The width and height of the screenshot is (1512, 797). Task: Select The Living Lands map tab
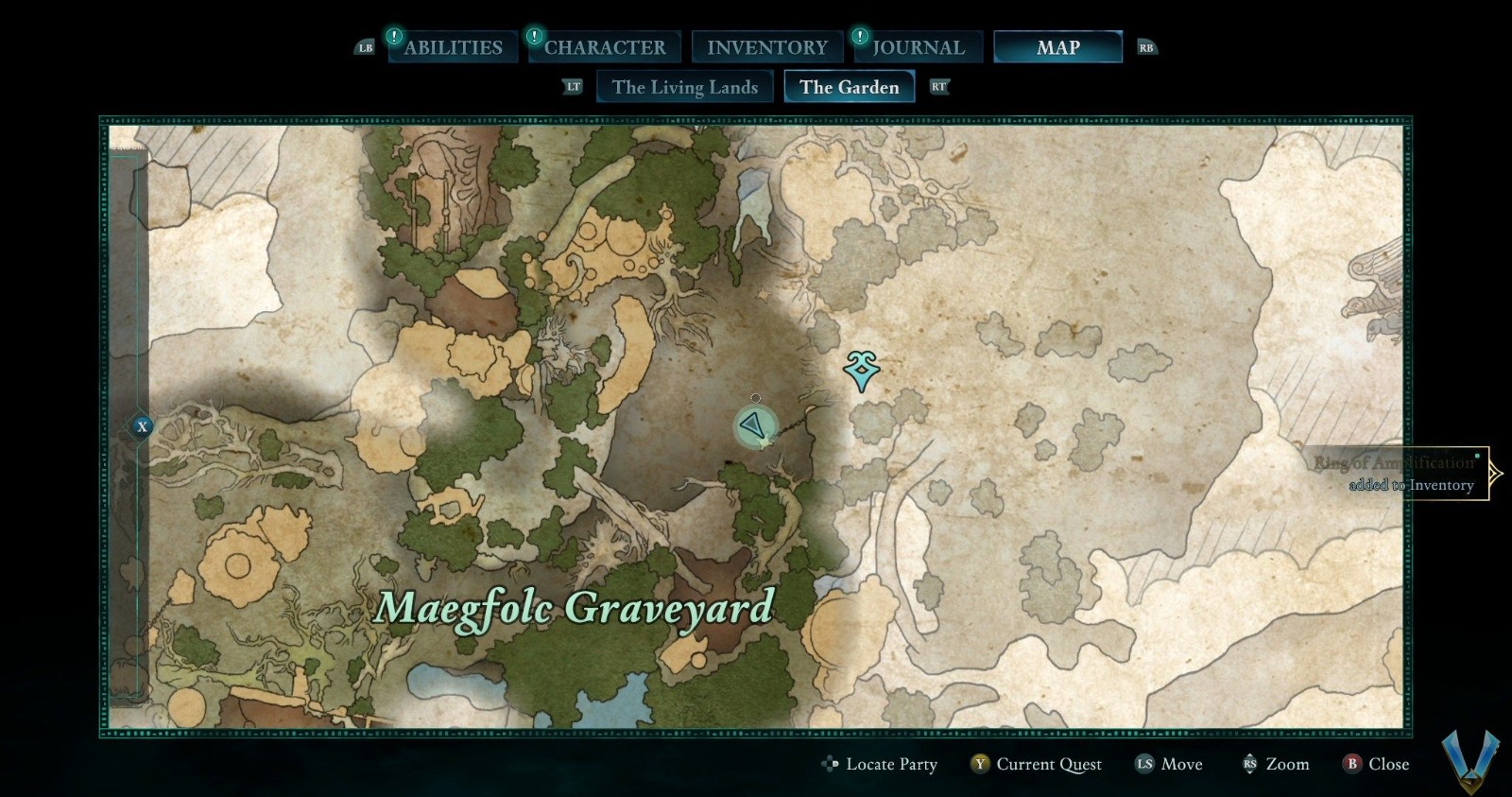click(684, 86)
